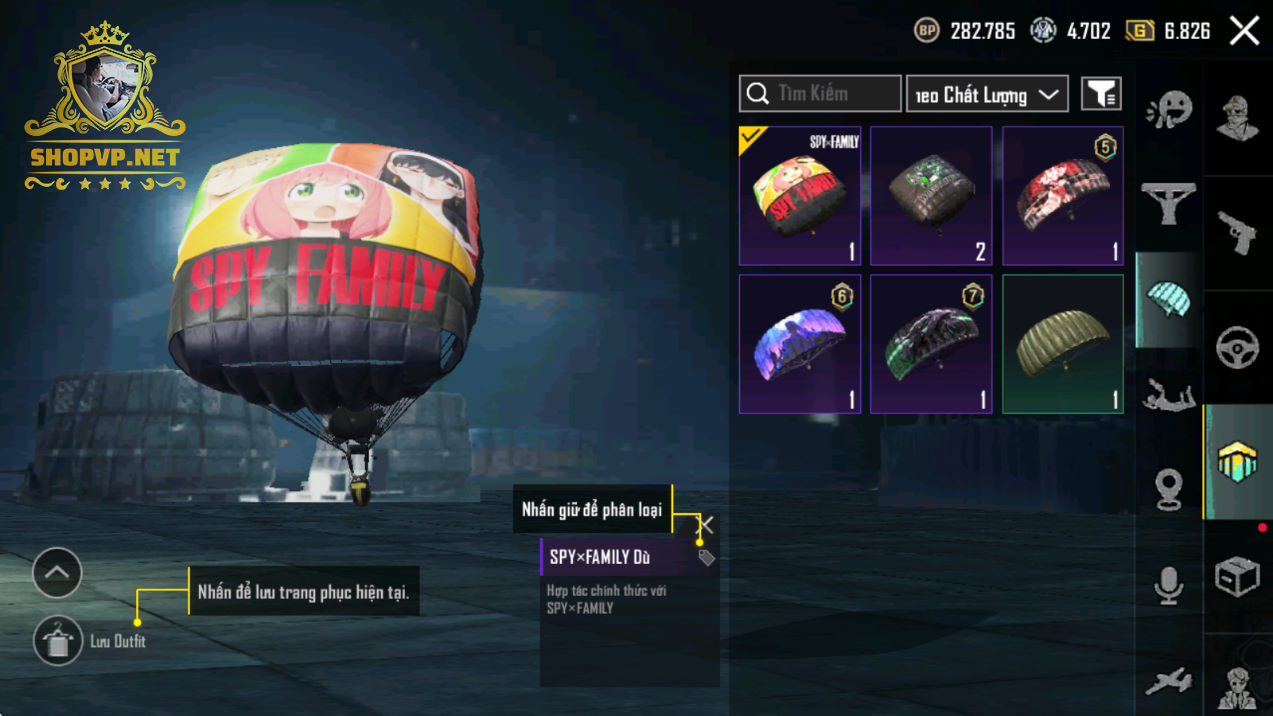Open the crate box tab with red dot

1238,576
